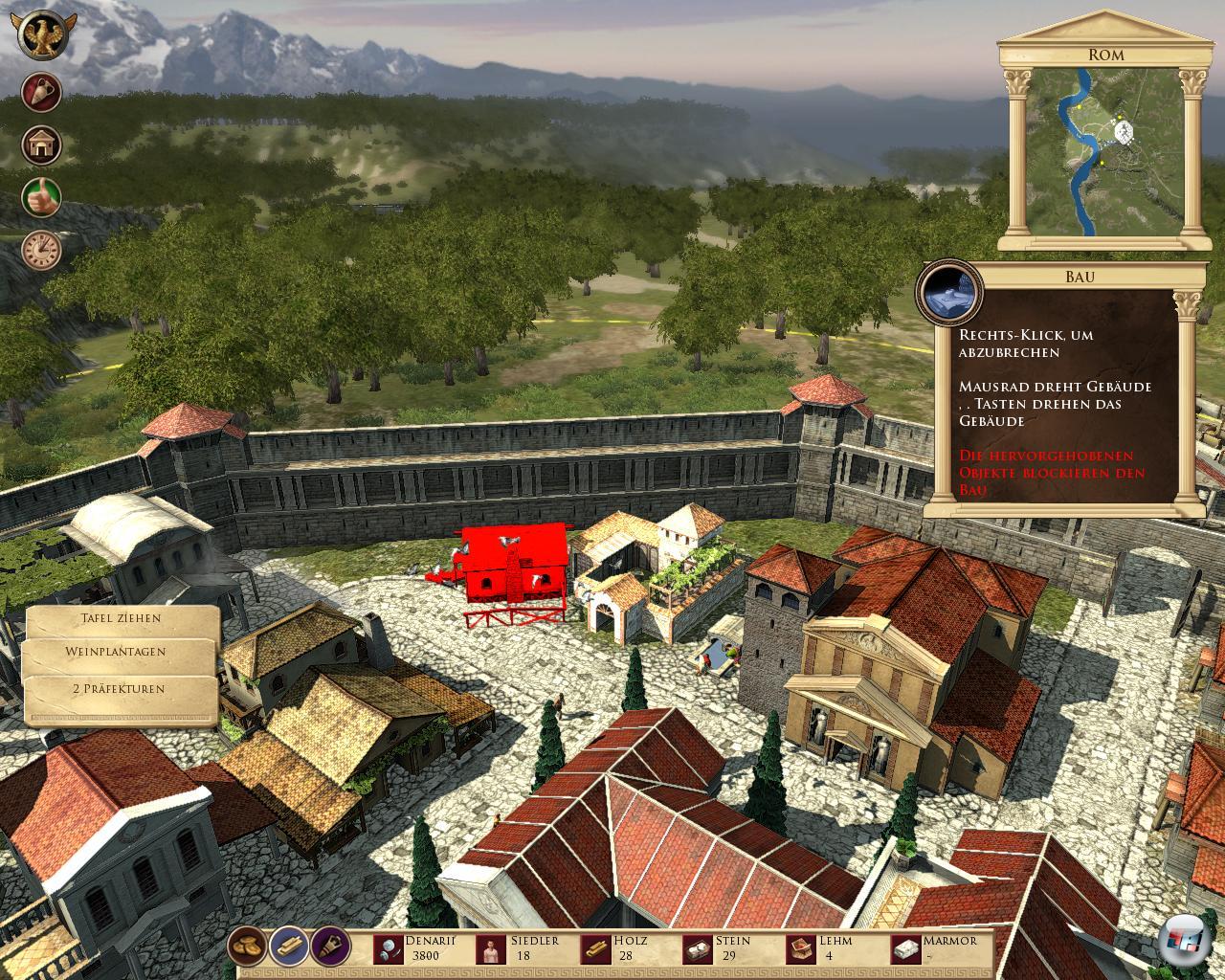Open the '2 Präfekturen' objective
Screen dimensions: 1225x980
click(119, 688)
